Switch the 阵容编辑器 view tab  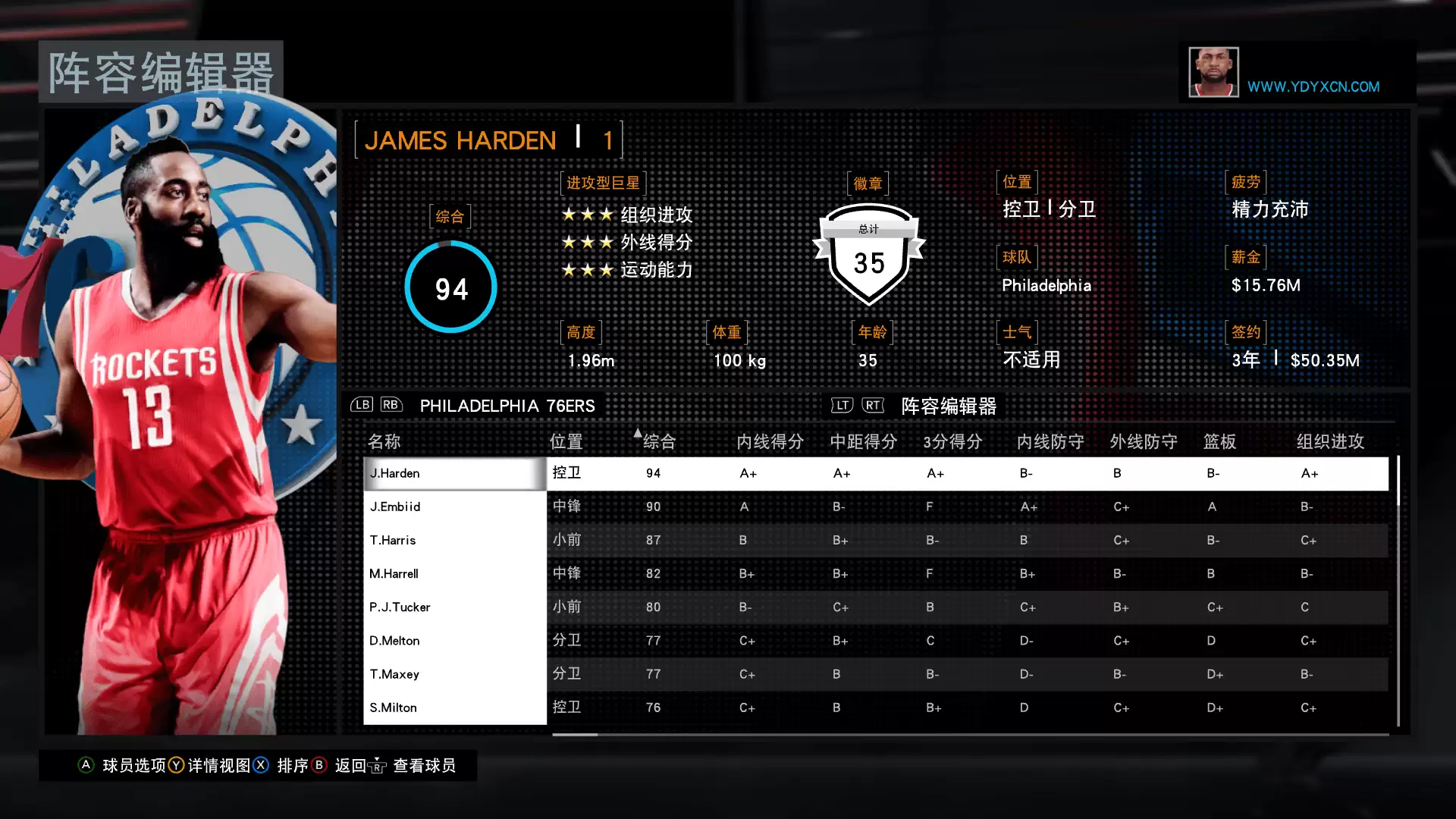click(948, 406)
